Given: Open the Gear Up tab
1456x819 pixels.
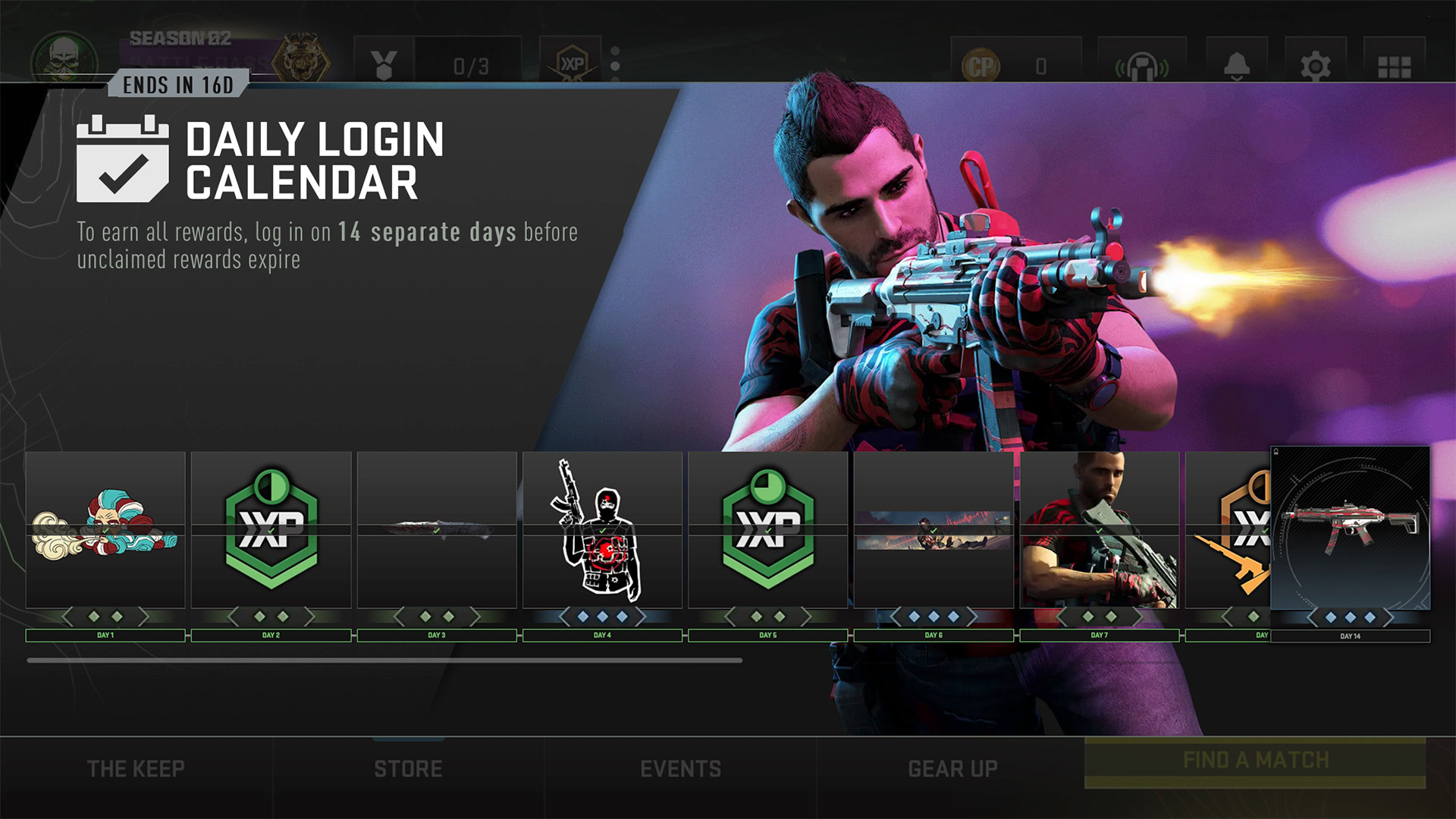Looking at the screenshot, I should click(x=952, y=769).
